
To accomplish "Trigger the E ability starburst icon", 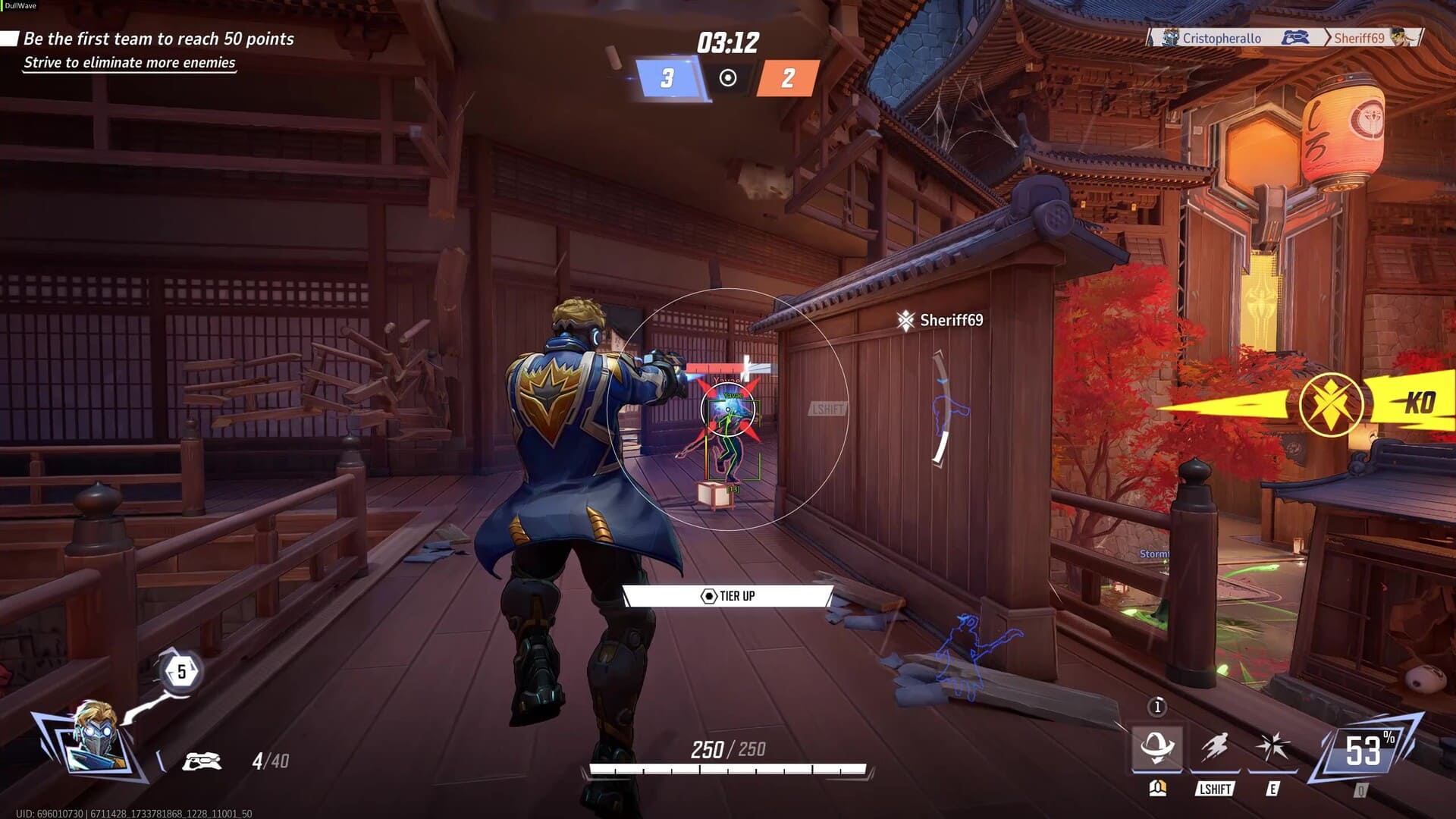I will click(x=1272, y=748).
